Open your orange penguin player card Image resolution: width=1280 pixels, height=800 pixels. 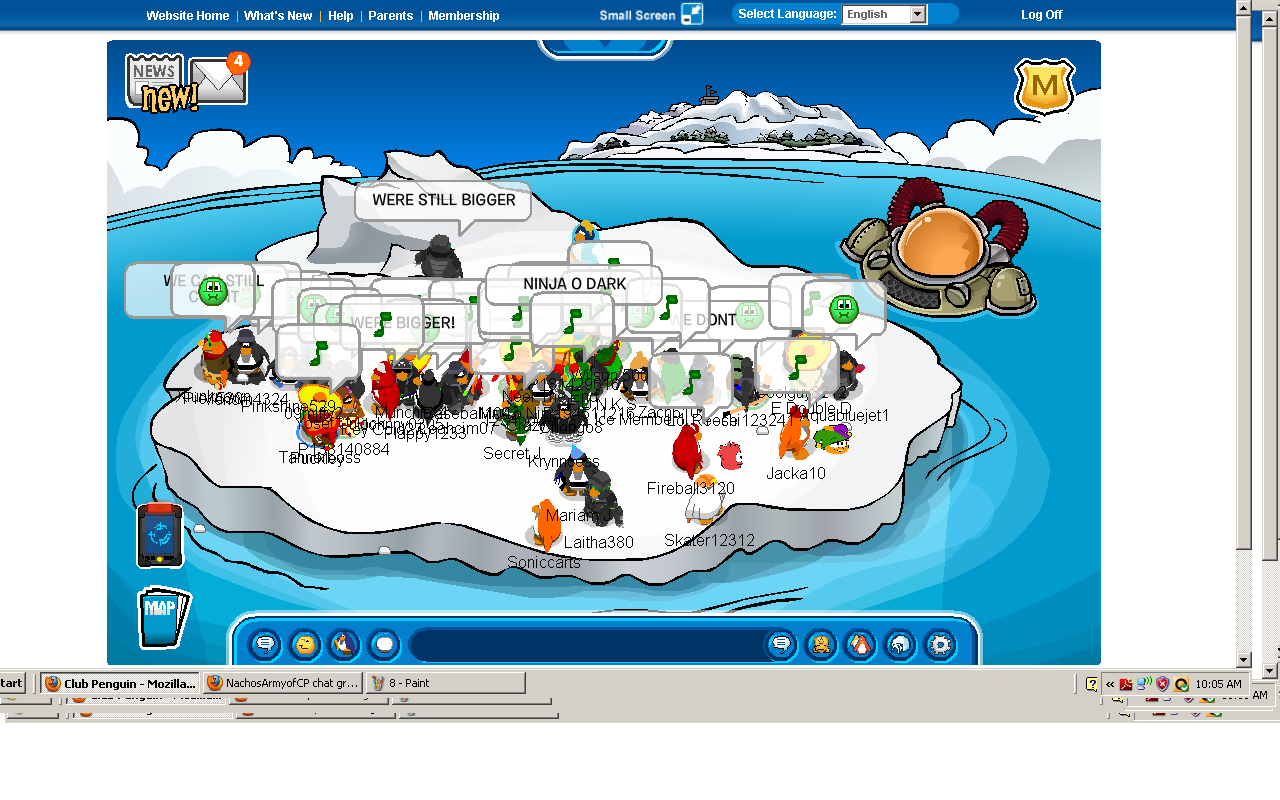point(860,645)
